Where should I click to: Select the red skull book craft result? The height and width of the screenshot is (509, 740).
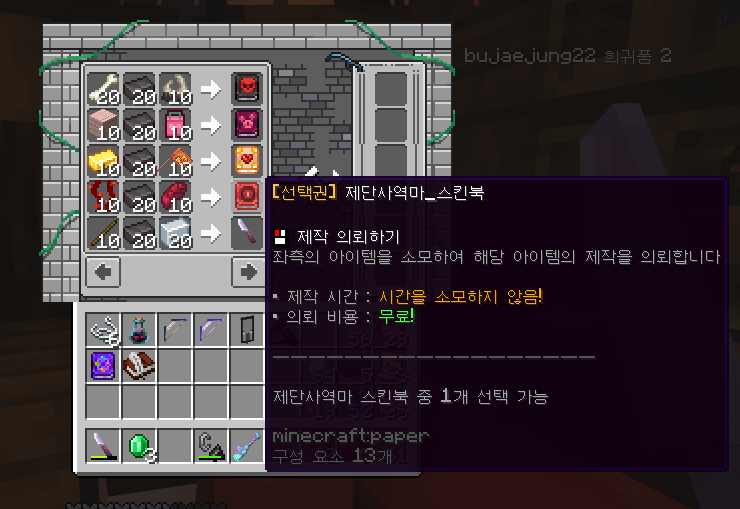tap(247, 87)
